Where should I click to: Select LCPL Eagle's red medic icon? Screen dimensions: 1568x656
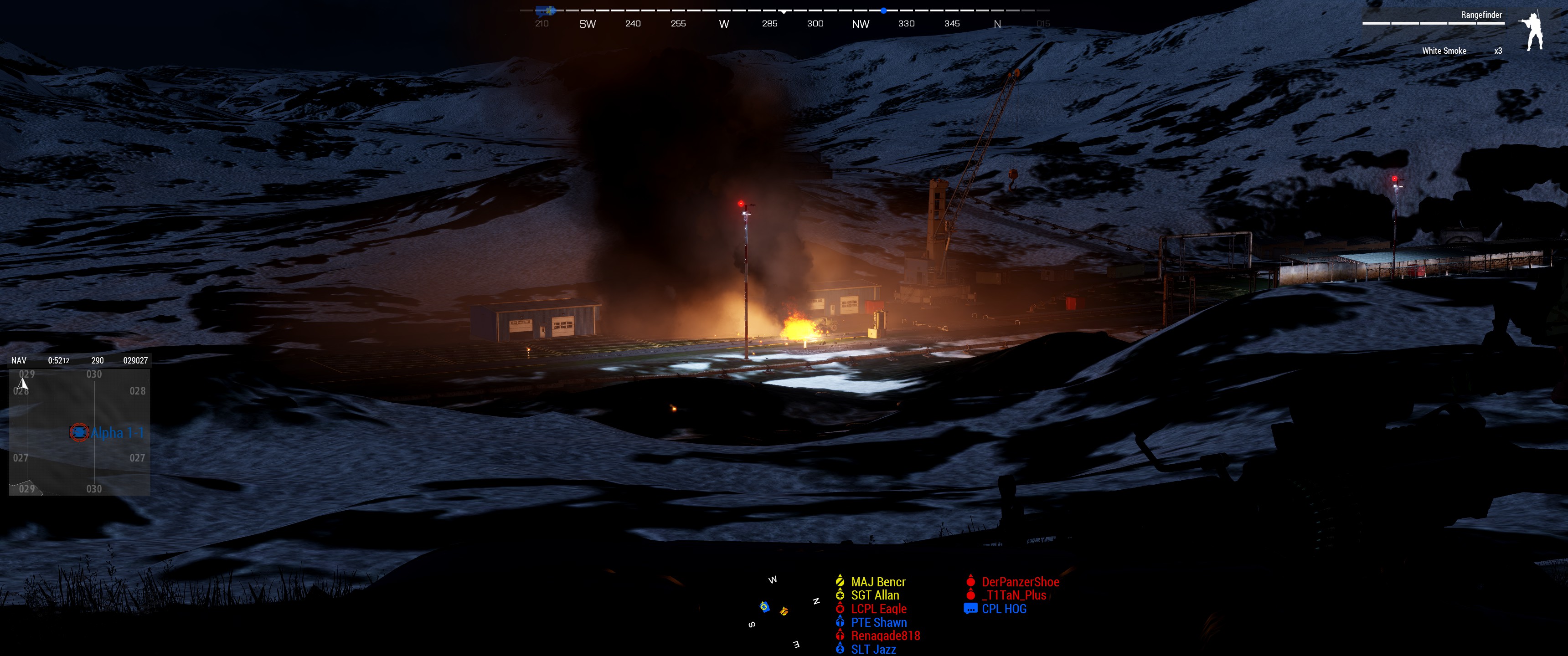tap(840, 609)
